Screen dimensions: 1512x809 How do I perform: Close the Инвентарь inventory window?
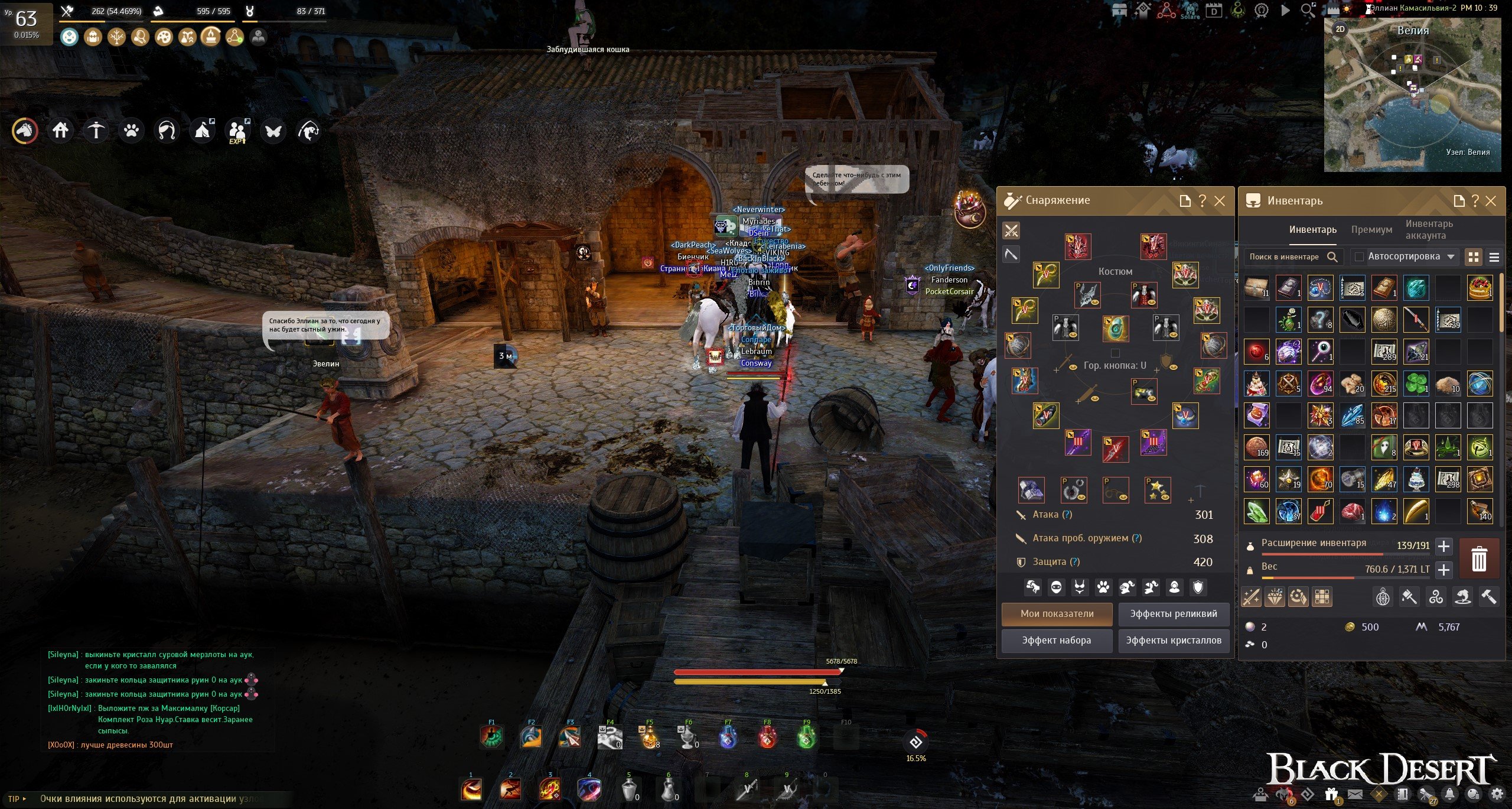1491,201
